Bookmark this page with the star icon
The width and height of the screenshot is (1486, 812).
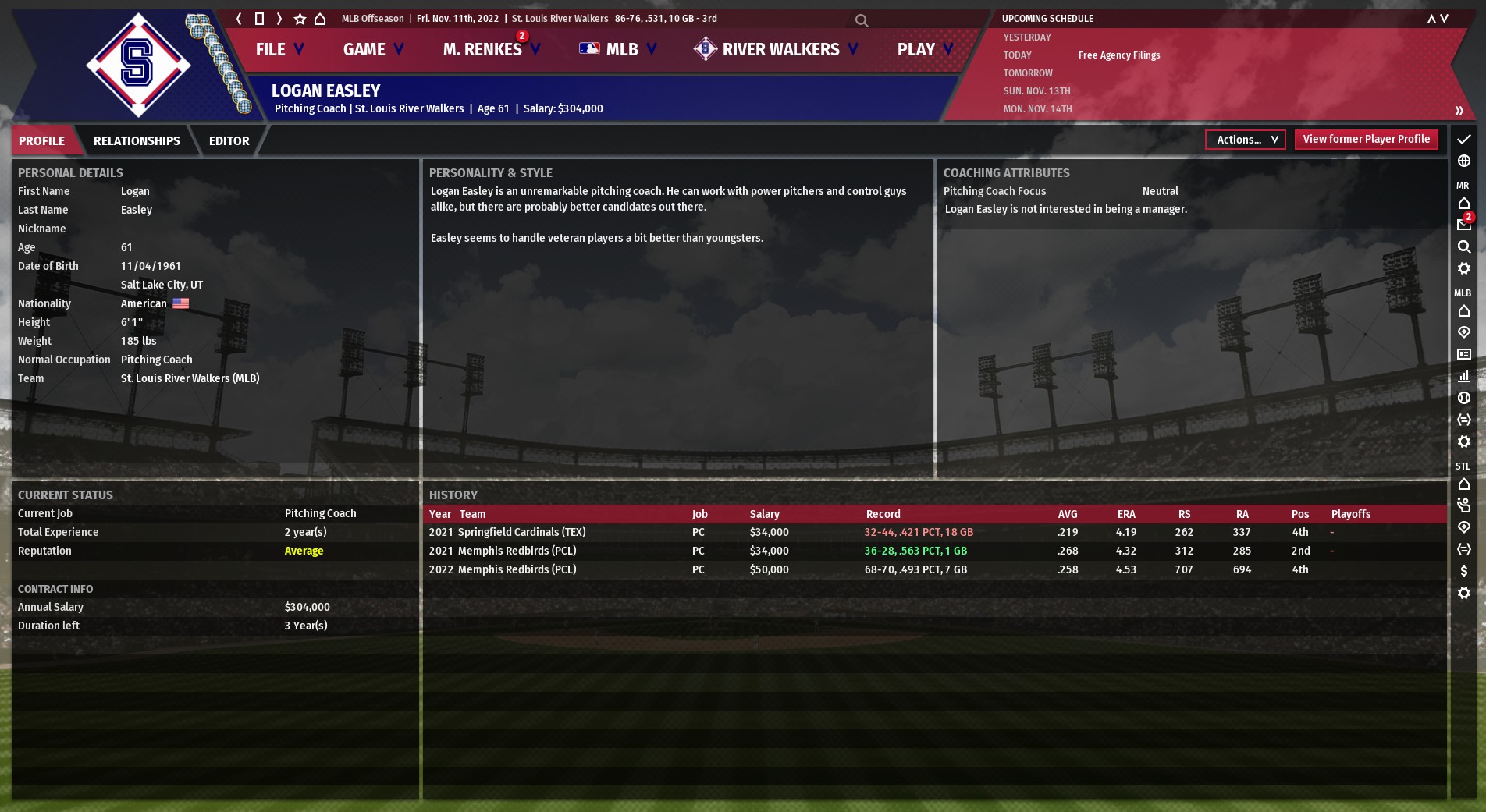tap(300, 19)
